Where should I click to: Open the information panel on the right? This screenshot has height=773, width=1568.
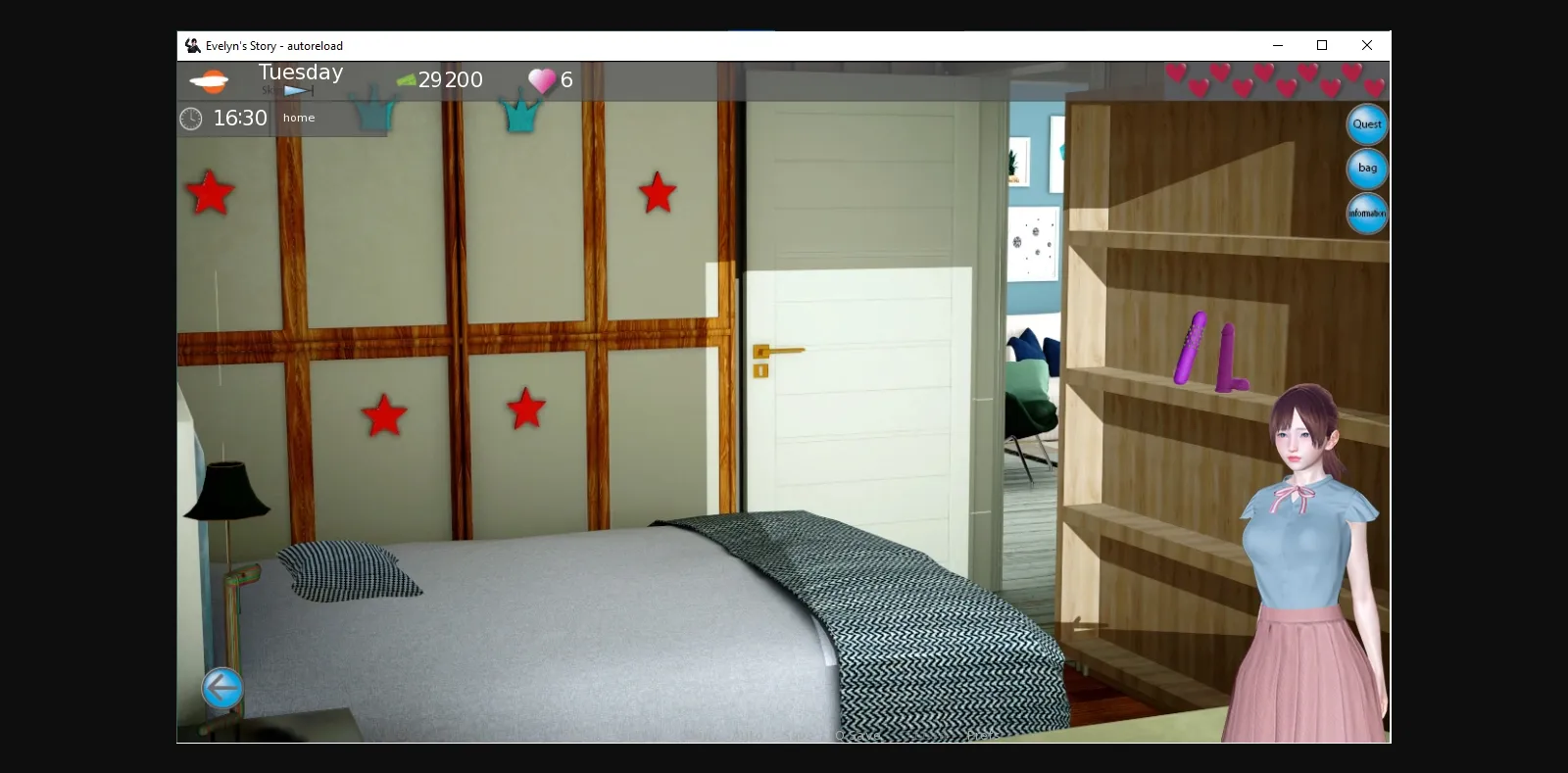click(1366, 213)
